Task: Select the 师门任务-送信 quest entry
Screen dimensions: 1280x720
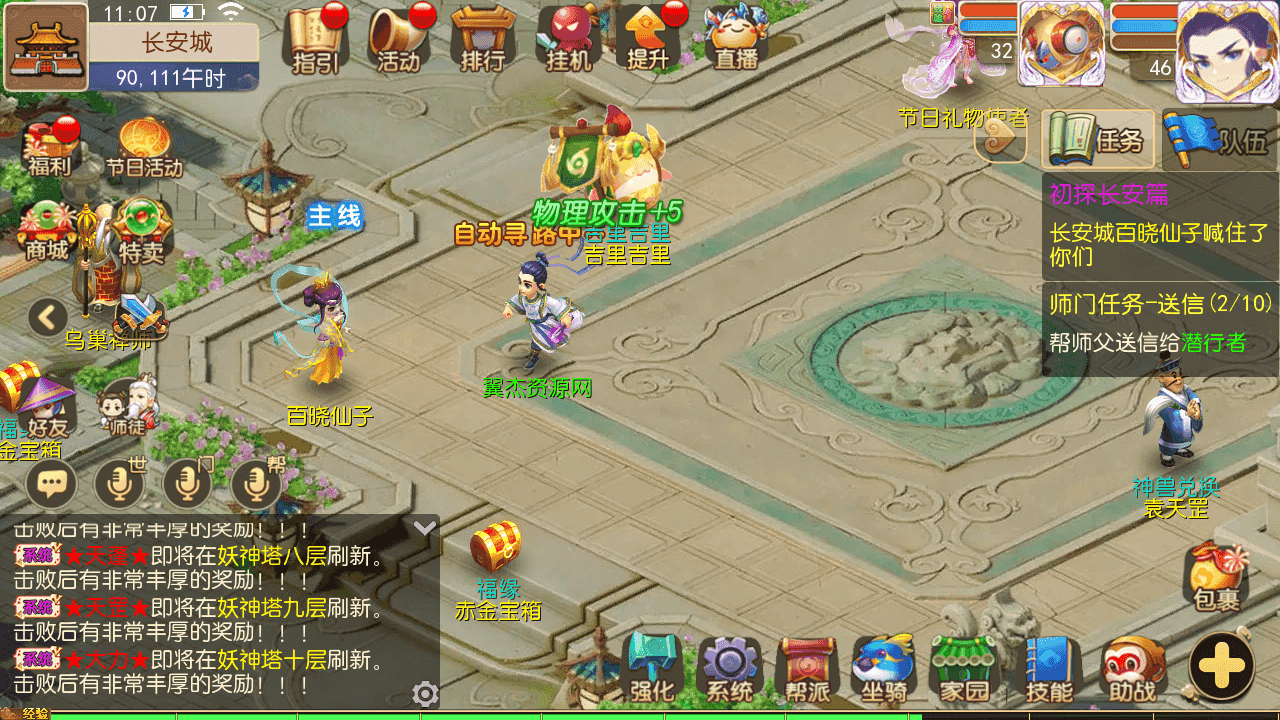Action: [x=1160, y=322]
